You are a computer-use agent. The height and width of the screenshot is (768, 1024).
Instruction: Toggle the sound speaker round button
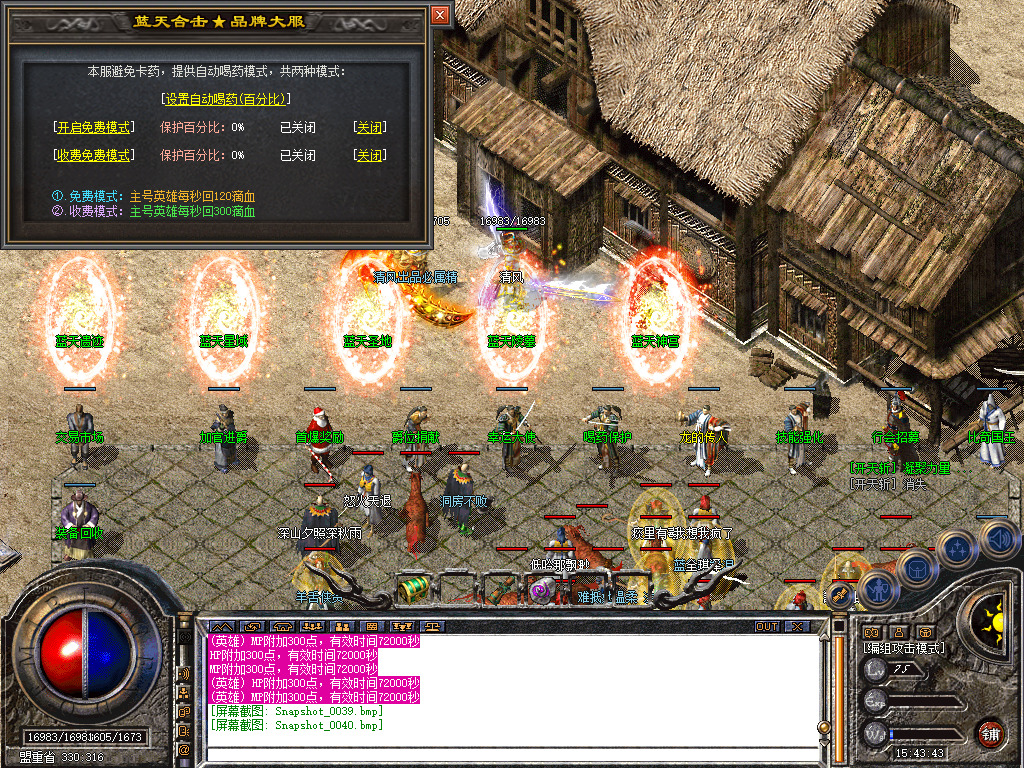999,538
